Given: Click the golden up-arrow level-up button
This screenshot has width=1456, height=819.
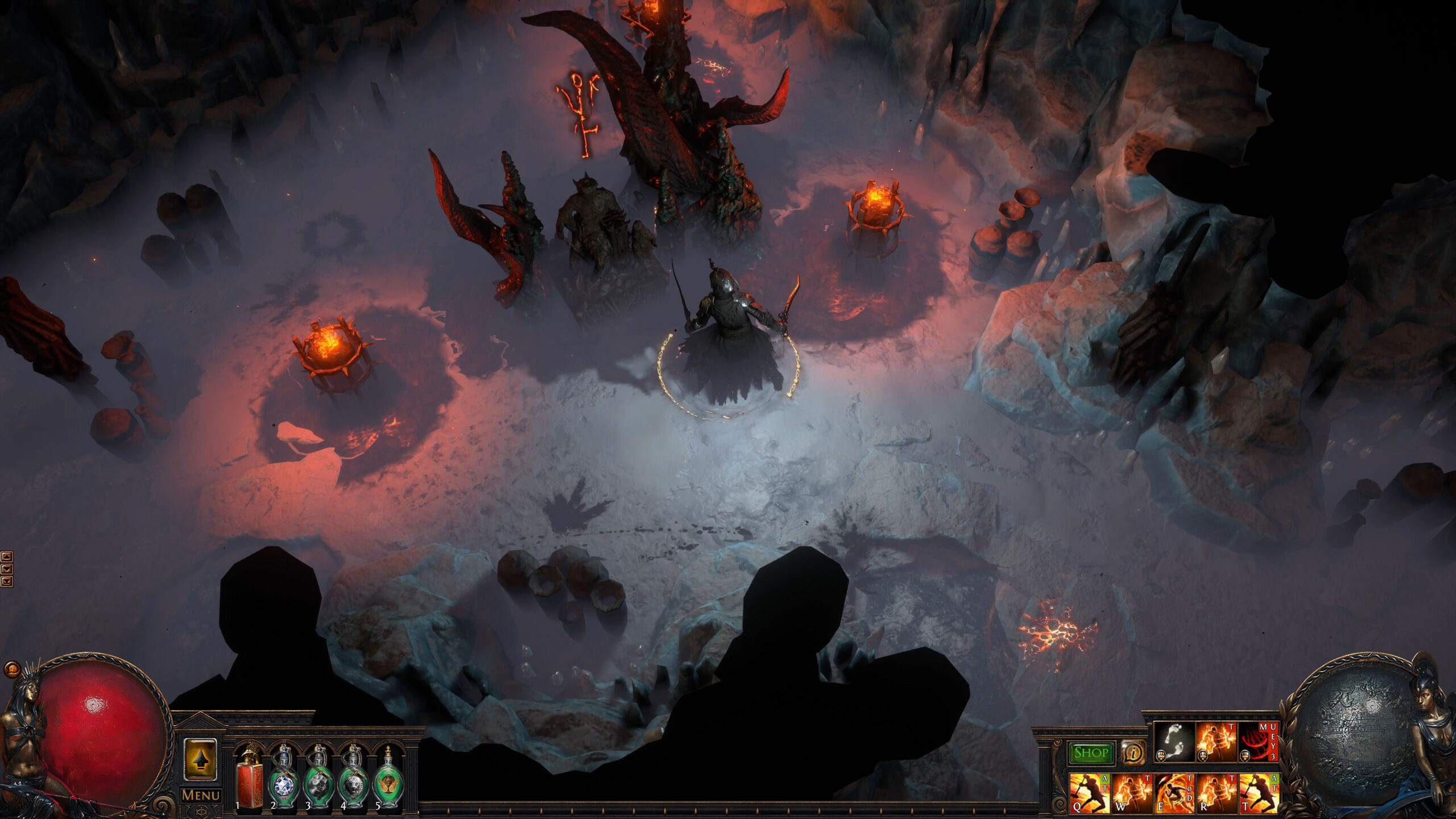Looking at the screenshot, I should 200,759.
